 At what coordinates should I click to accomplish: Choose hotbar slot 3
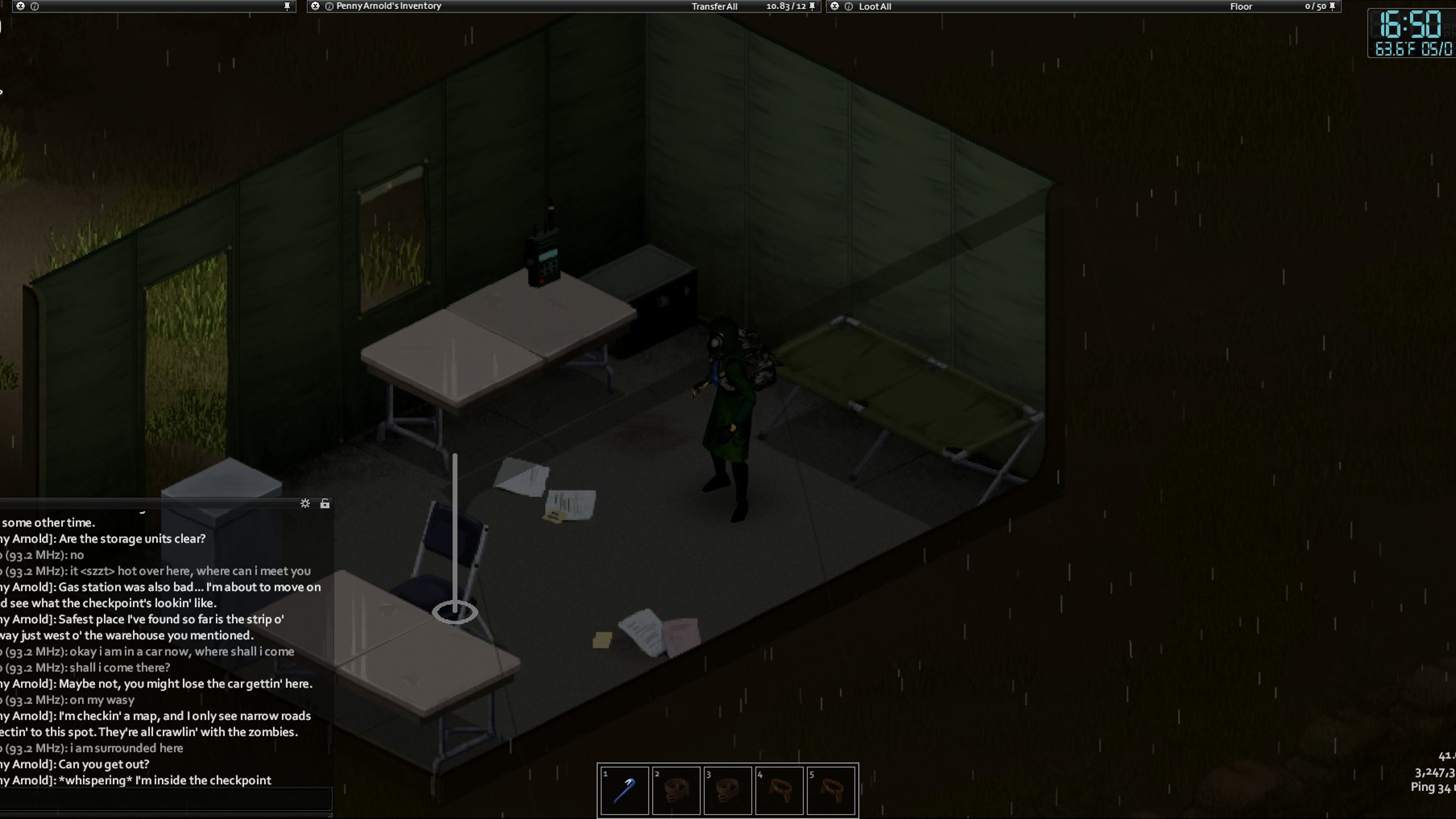coord(728,790)
